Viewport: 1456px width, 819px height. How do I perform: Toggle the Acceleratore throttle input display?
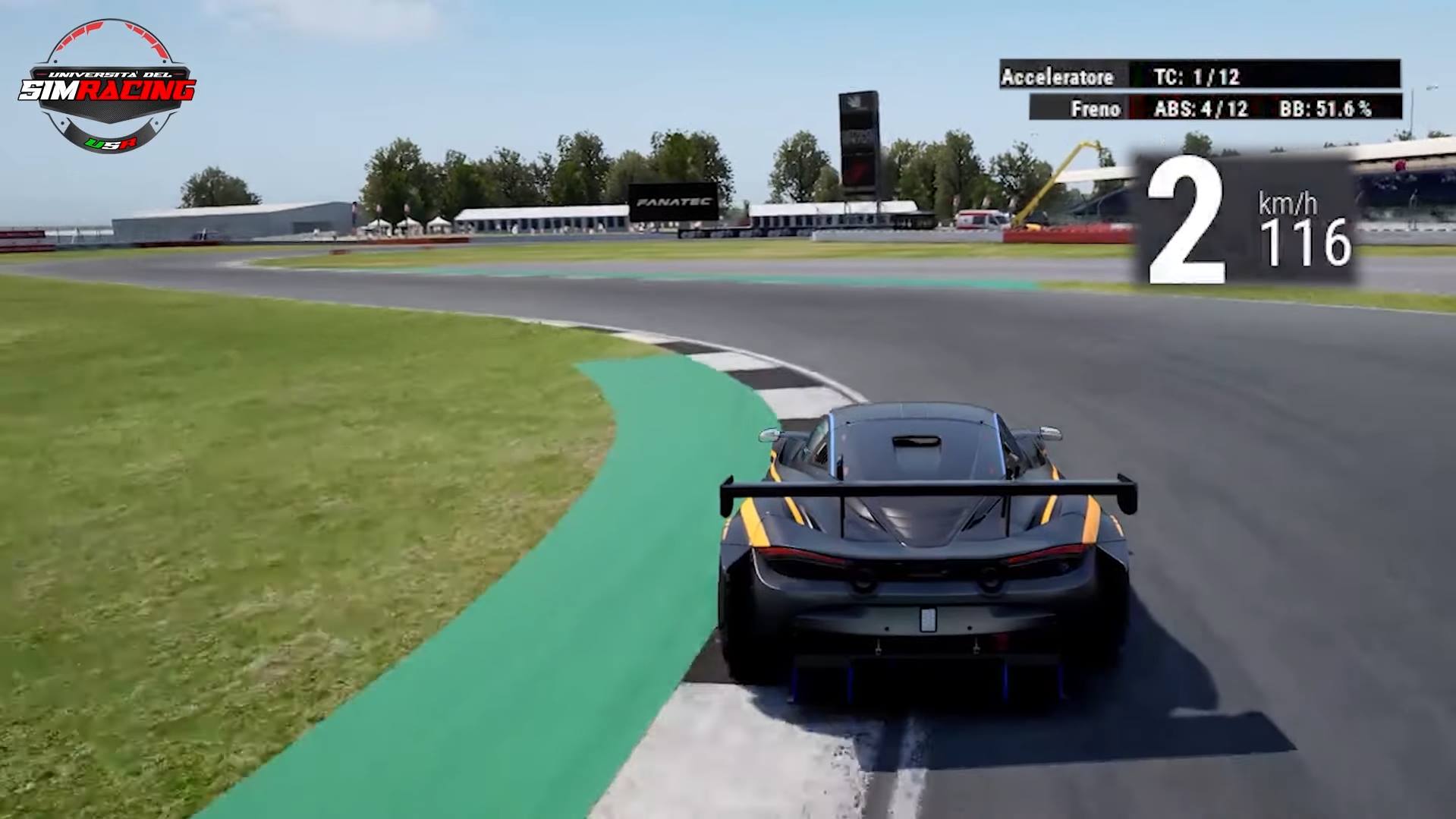(1058, 77)
